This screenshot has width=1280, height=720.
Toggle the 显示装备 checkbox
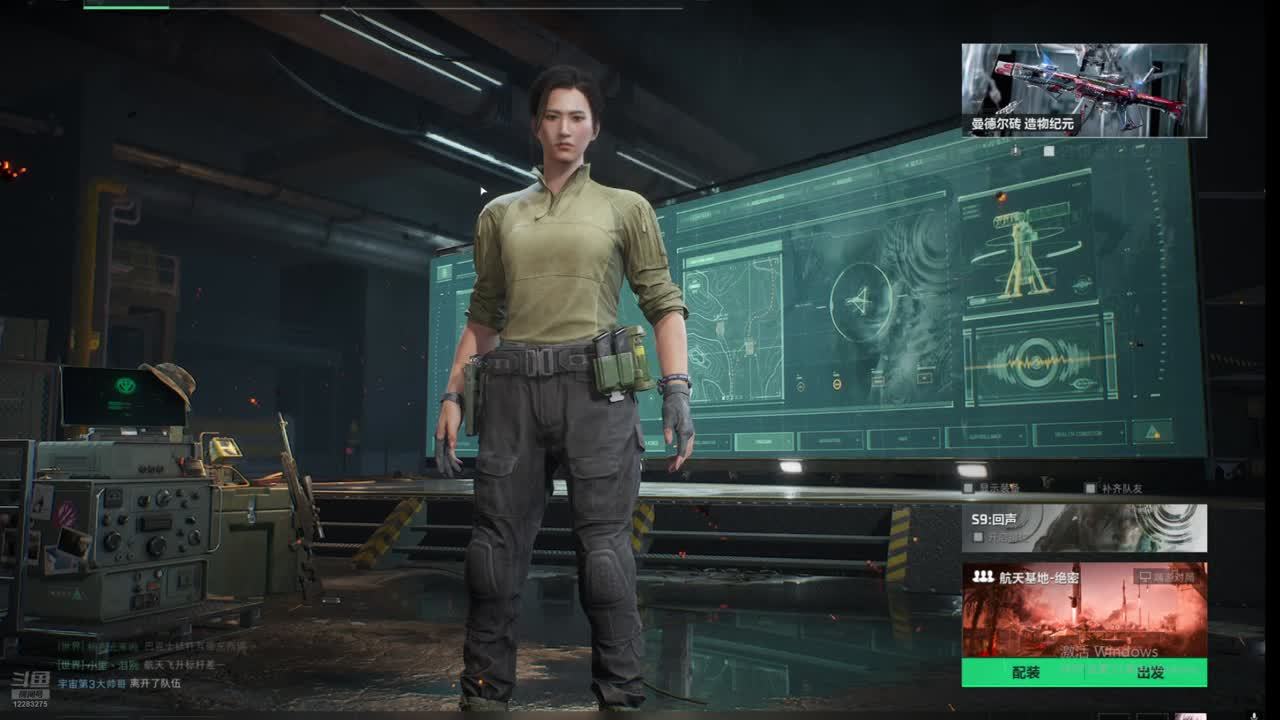[968, 489]
